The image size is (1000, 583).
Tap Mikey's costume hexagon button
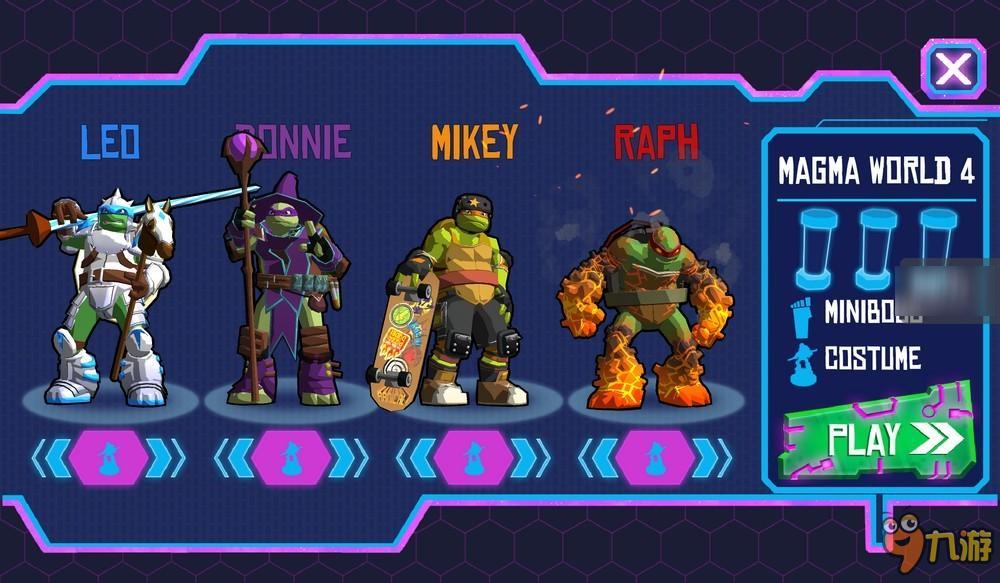pos(473,458)
